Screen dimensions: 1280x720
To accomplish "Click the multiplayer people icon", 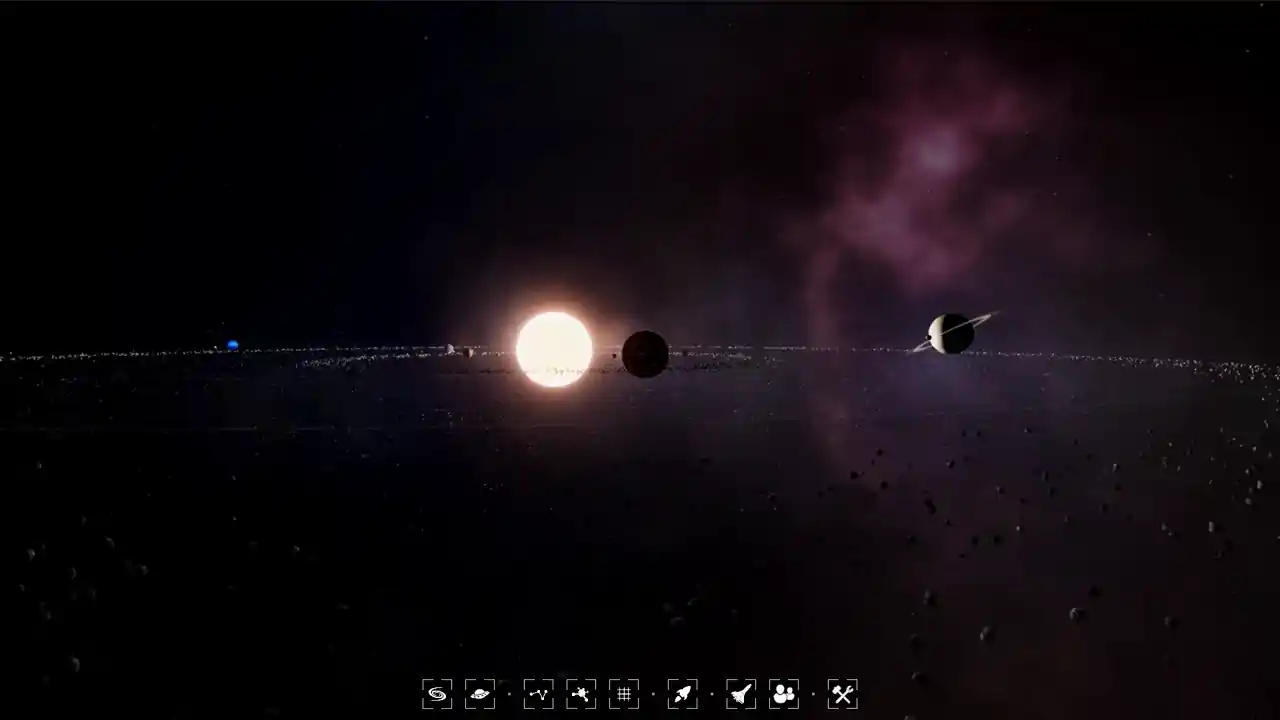I will pyautogui.click(x=784, y=693).
